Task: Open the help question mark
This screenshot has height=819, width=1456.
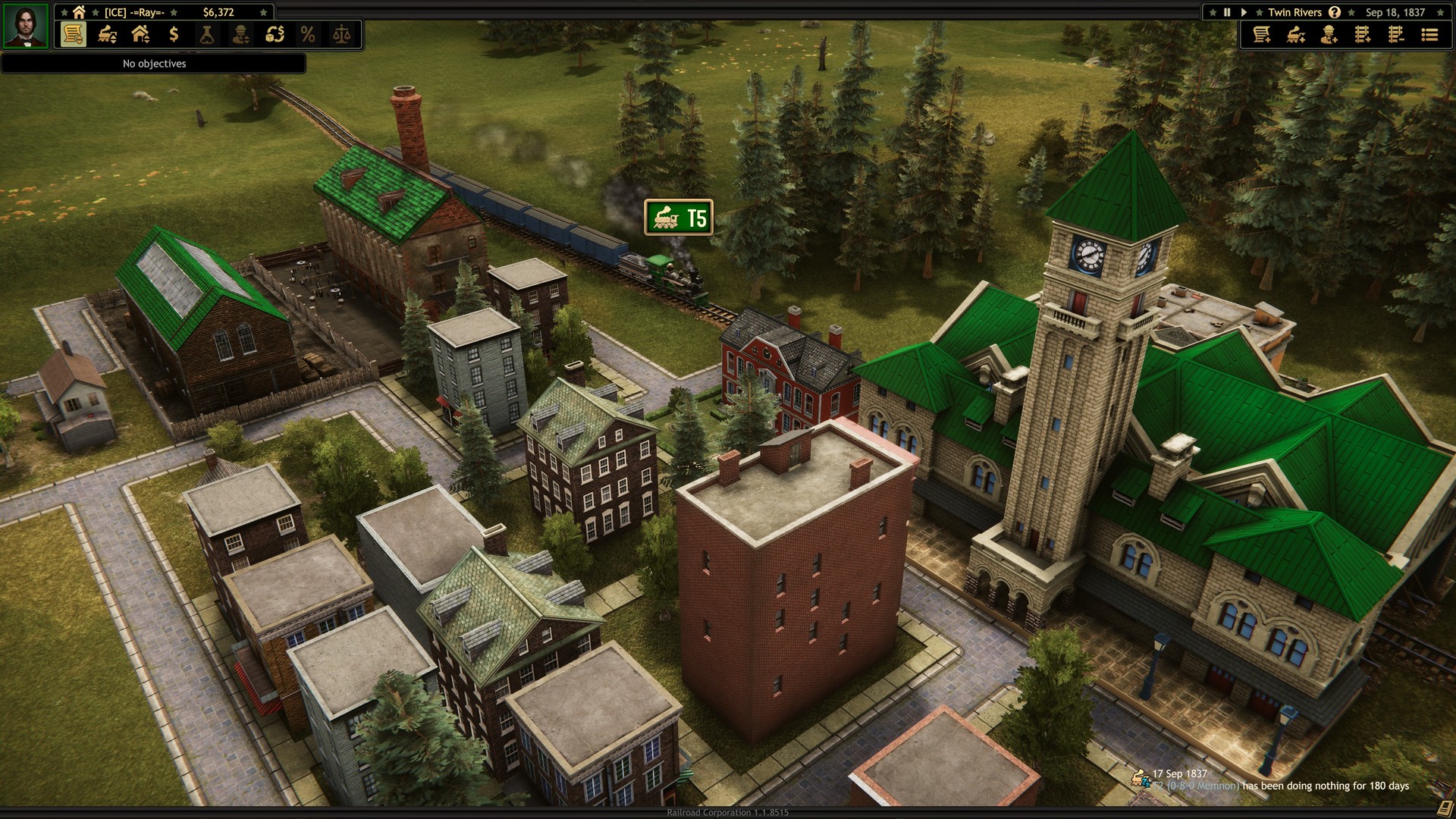Action: [1333, 12]
